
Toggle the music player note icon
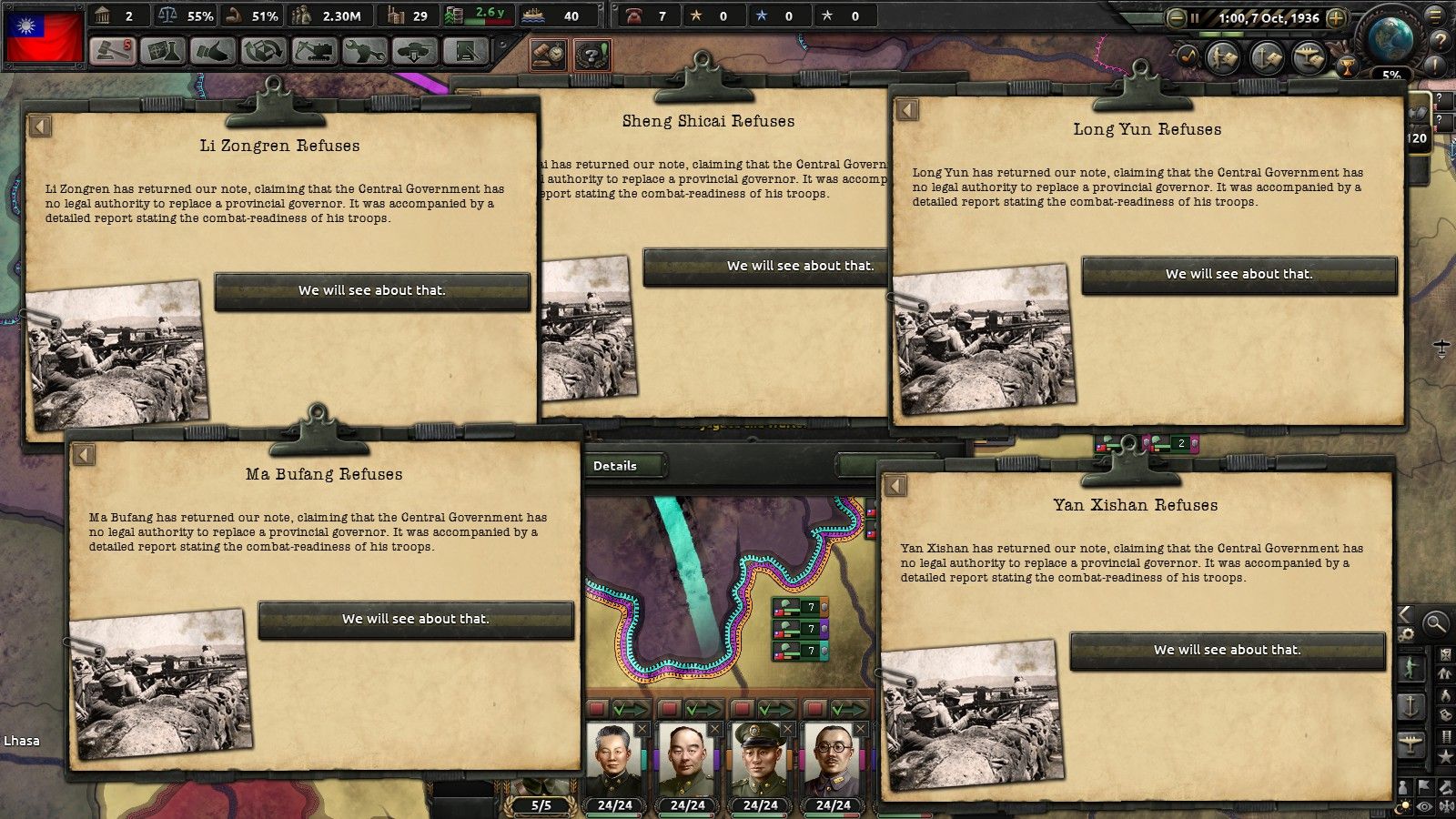(1188, 56)
